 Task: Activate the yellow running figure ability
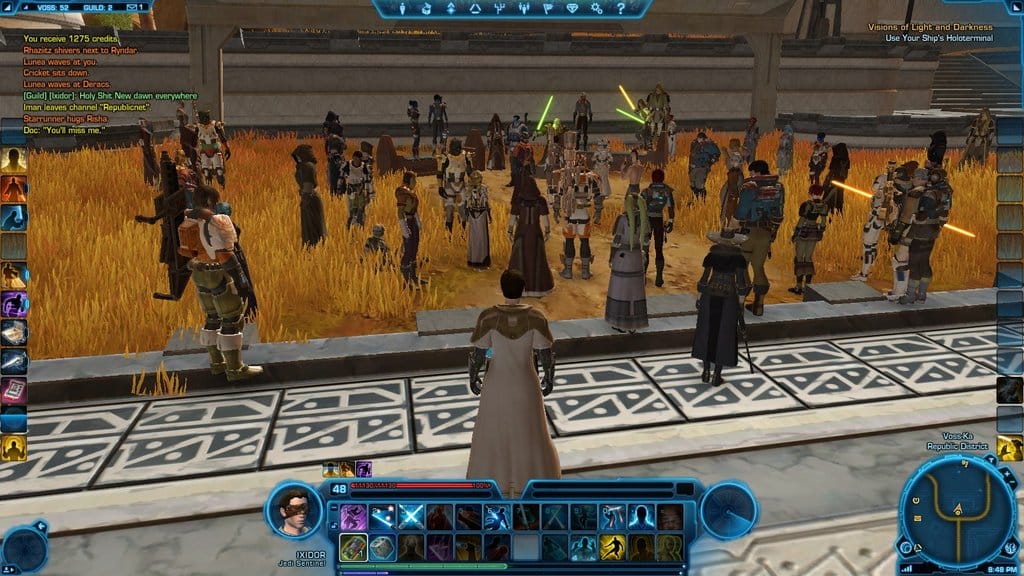(612, 548)
